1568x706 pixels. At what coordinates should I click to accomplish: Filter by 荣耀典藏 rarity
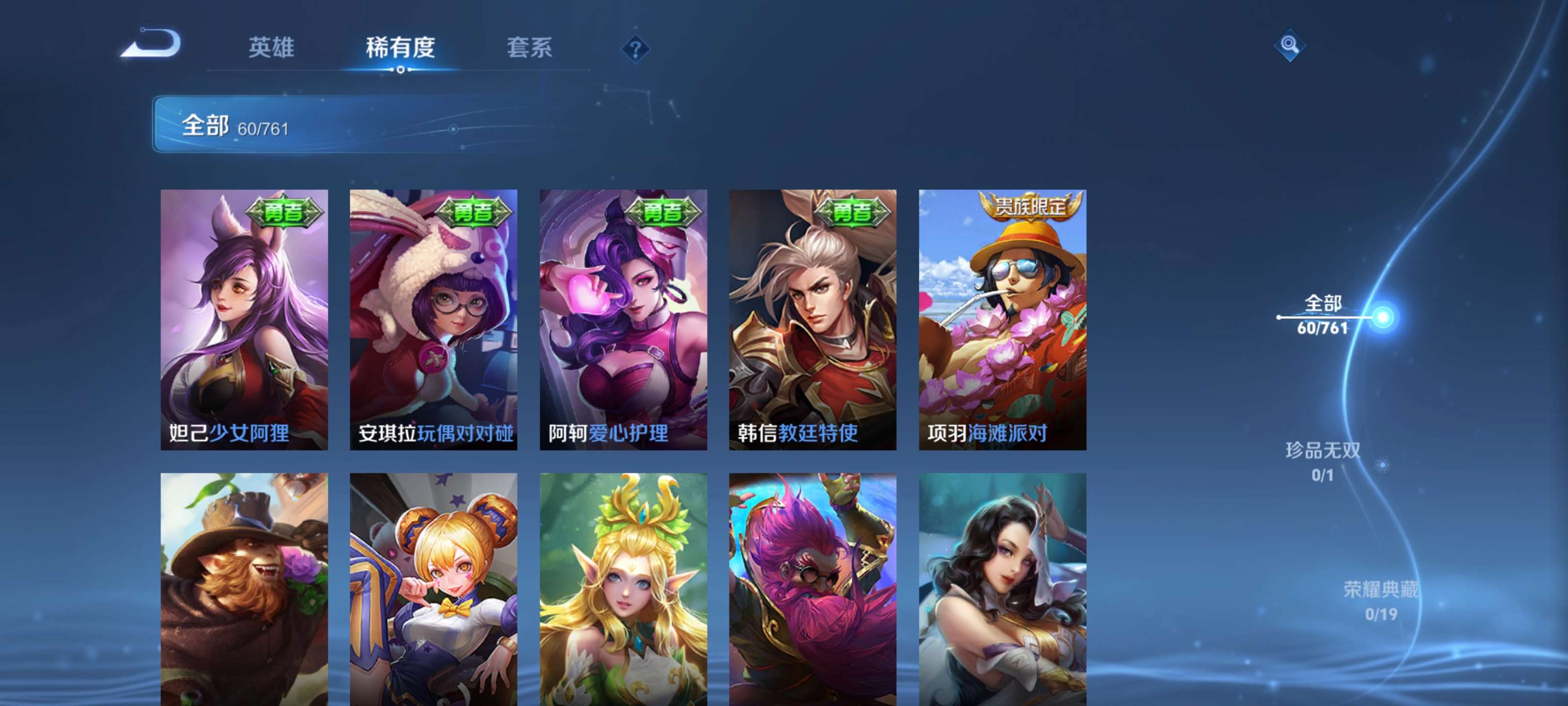1380,600
